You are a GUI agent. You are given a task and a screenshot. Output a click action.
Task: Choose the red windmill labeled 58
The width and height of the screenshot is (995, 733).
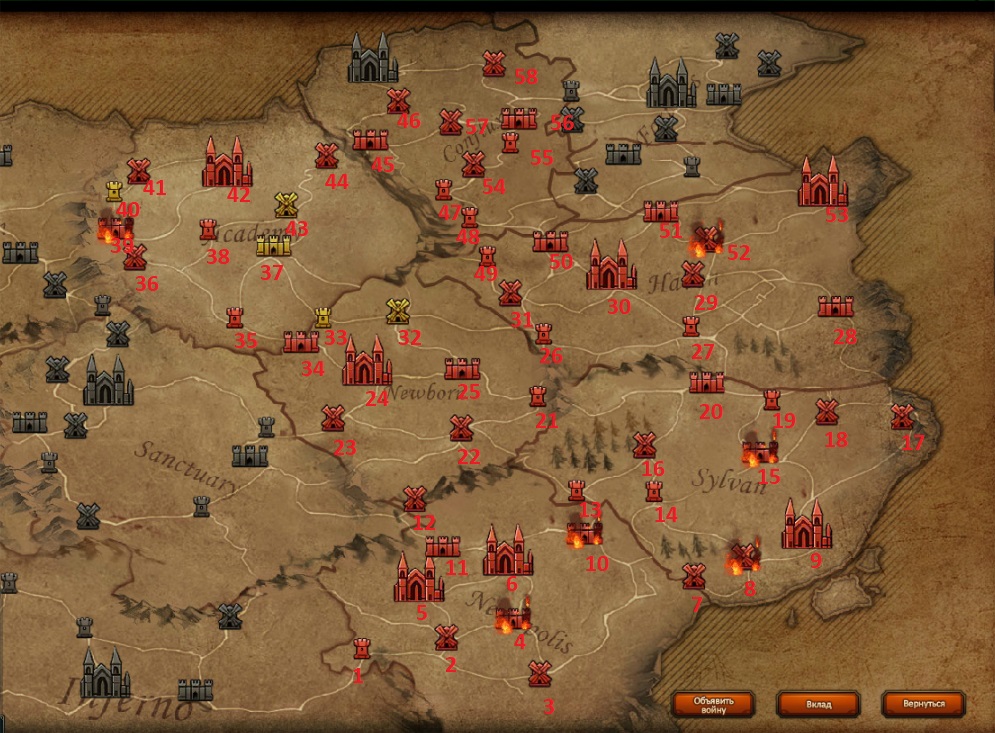point(493,64)
